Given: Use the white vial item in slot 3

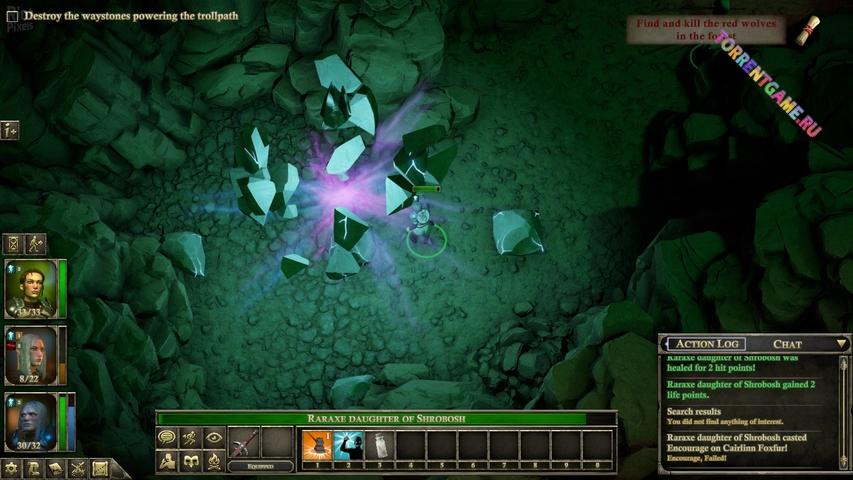Looking at the screenshot, I should [379, 444].
